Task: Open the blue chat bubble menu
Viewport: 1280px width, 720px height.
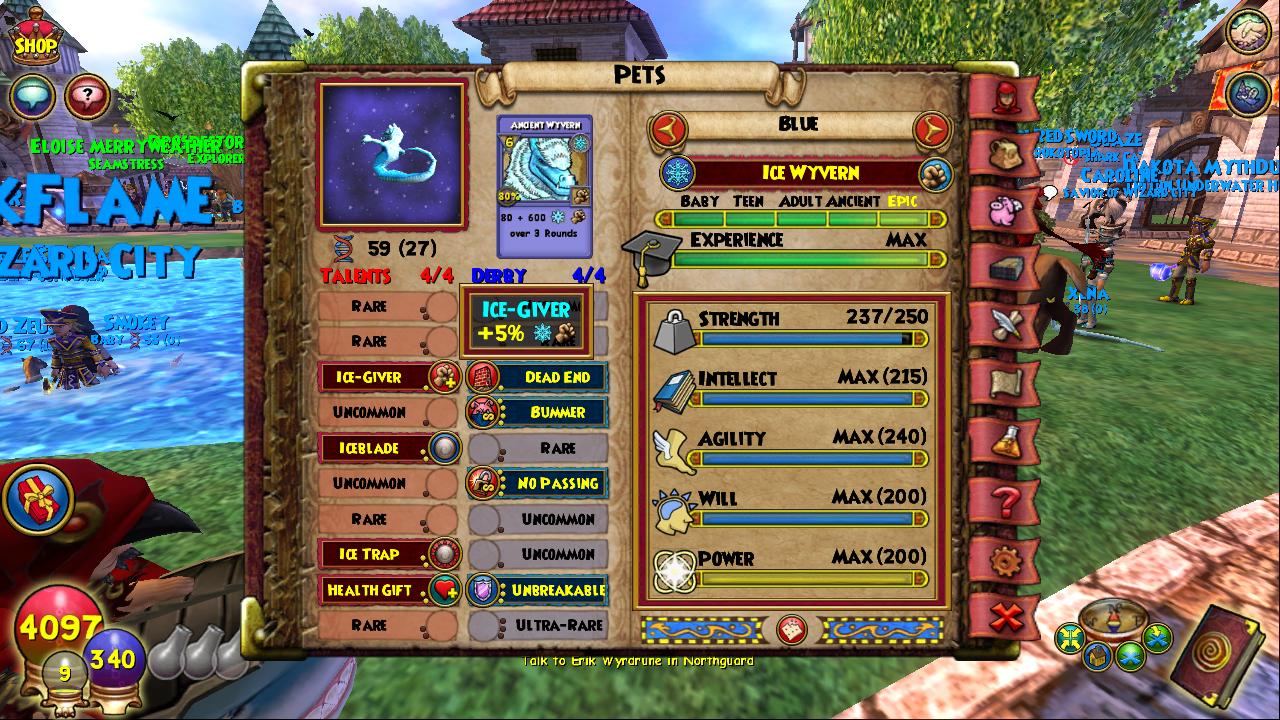Action: point(32,98)
